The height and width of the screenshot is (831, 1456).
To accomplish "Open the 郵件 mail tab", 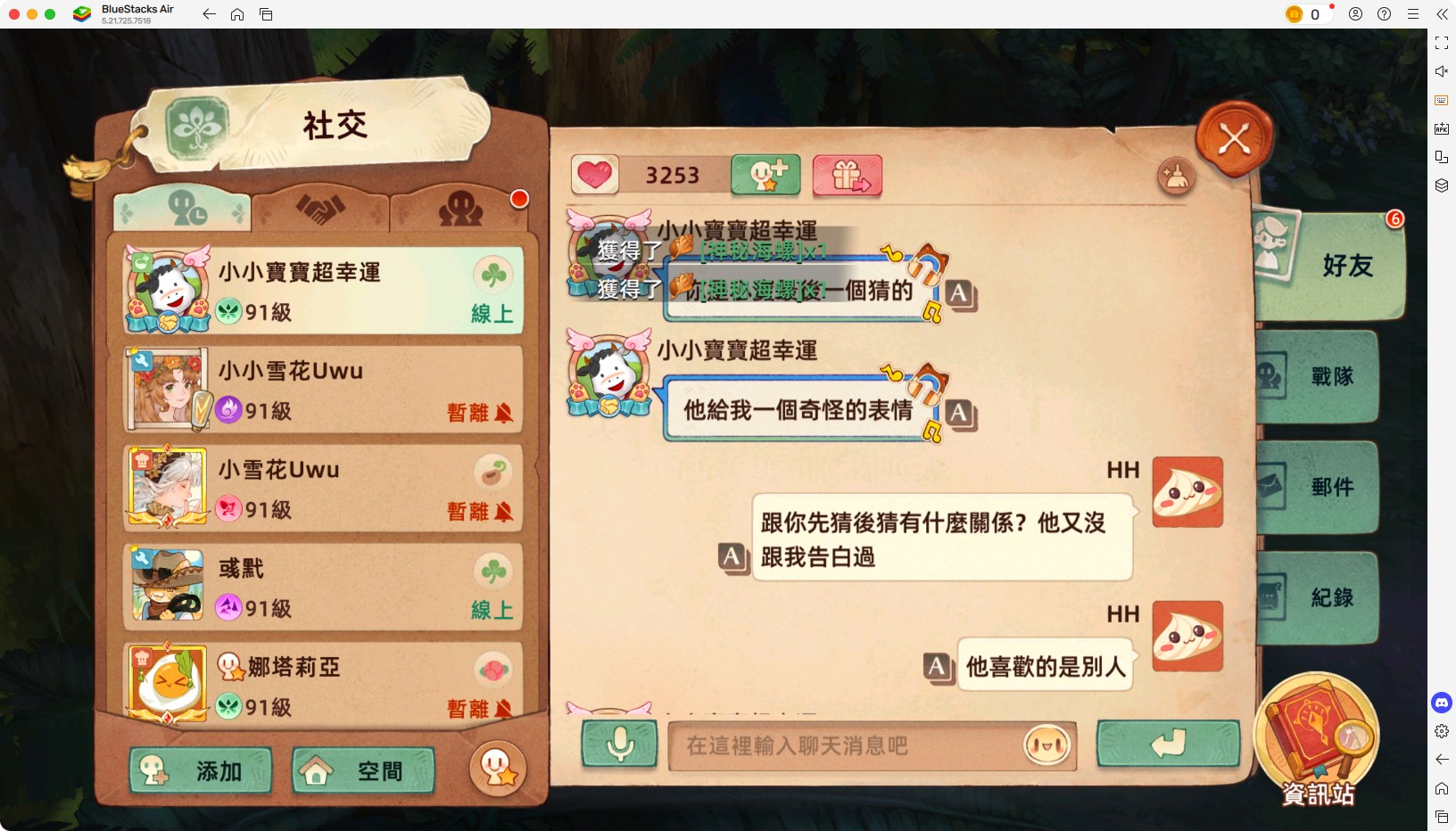I will point(1329,487).
